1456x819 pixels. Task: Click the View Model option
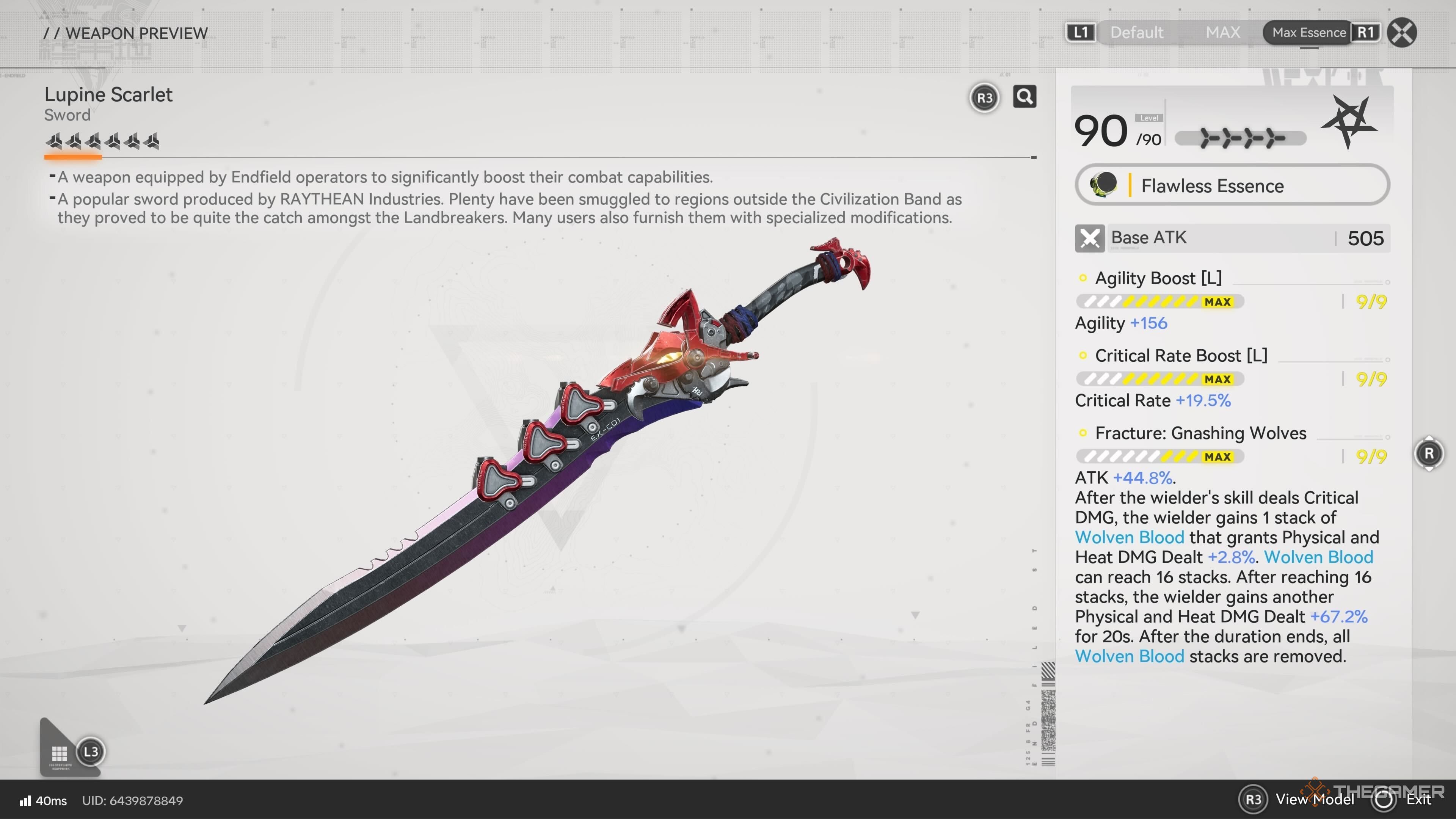(x=1314, y=799)
